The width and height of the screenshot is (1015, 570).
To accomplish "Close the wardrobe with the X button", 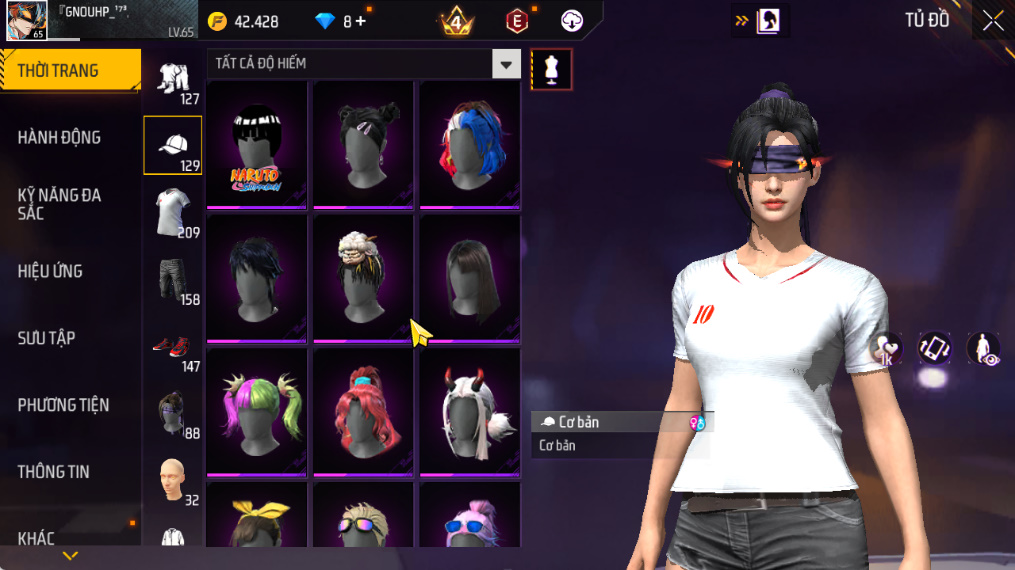I will coord(992,21).
